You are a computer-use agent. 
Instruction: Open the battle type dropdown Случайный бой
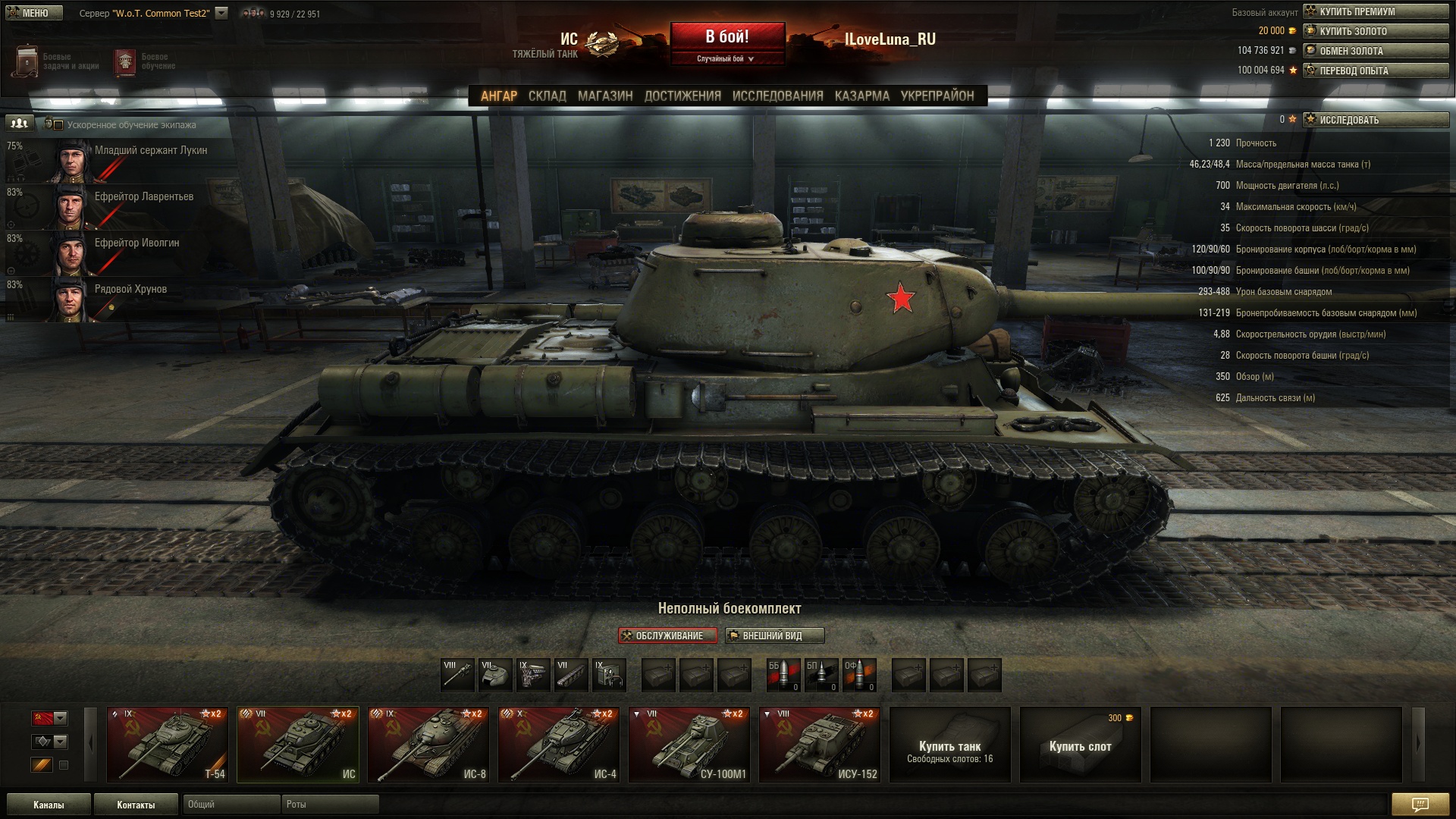click(726, 58)
